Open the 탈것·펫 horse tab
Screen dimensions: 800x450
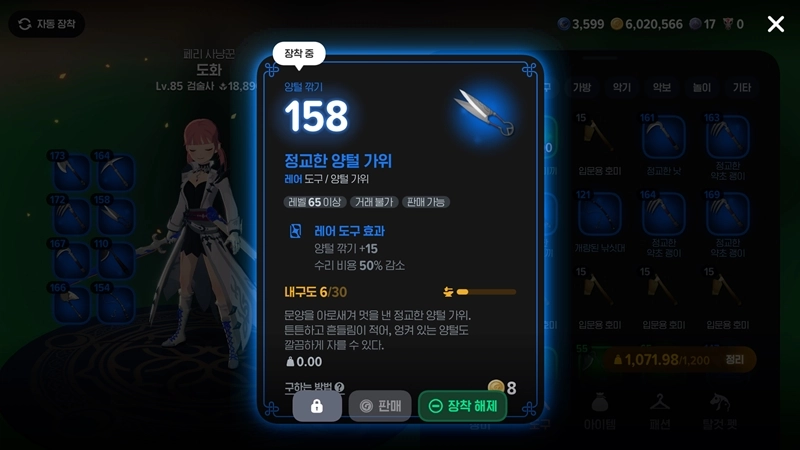[x=723, y=409]
